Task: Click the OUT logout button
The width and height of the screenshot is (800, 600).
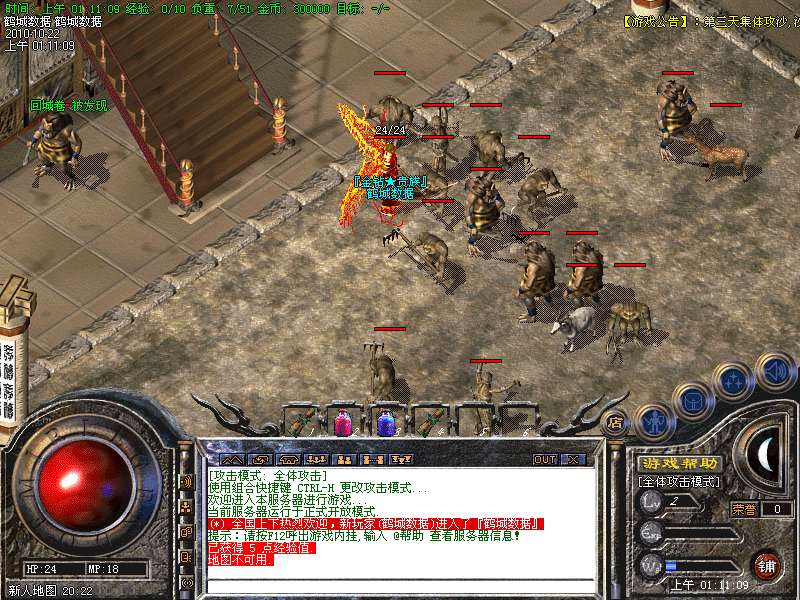Action: click(x=544, y=460)
